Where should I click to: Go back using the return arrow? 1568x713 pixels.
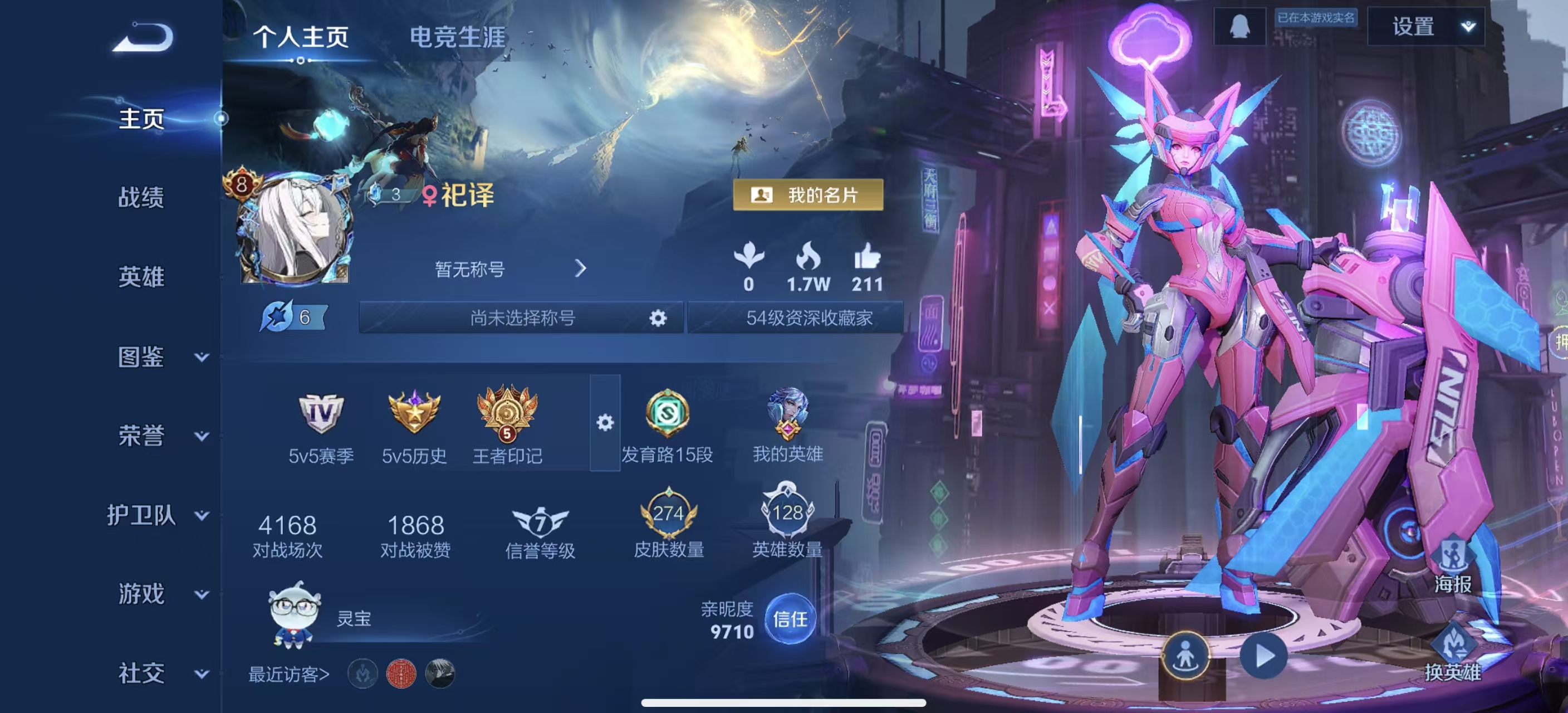[x=144, y=38]
